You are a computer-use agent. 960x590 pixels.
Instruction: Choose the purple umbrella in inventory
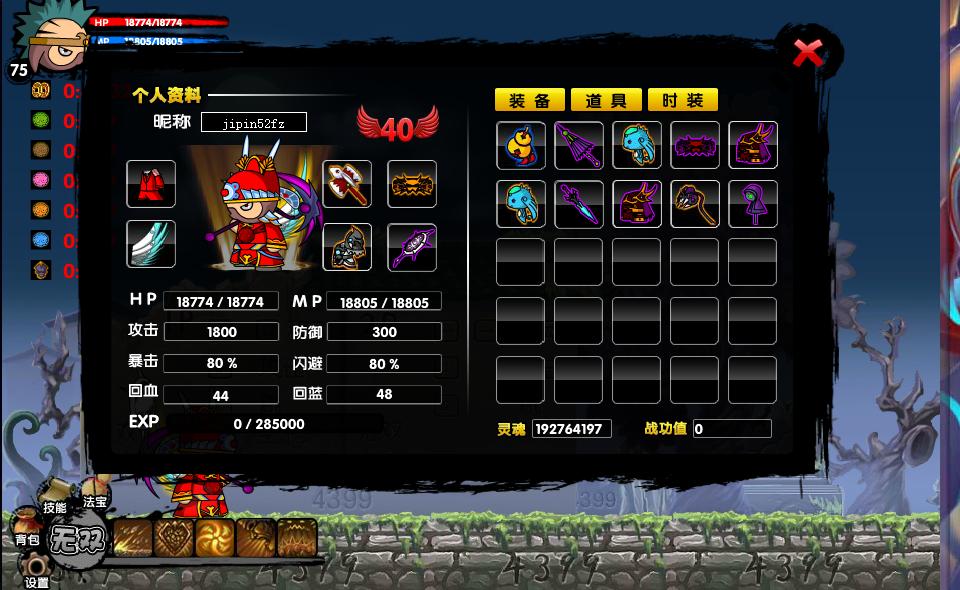pos(579,146)
